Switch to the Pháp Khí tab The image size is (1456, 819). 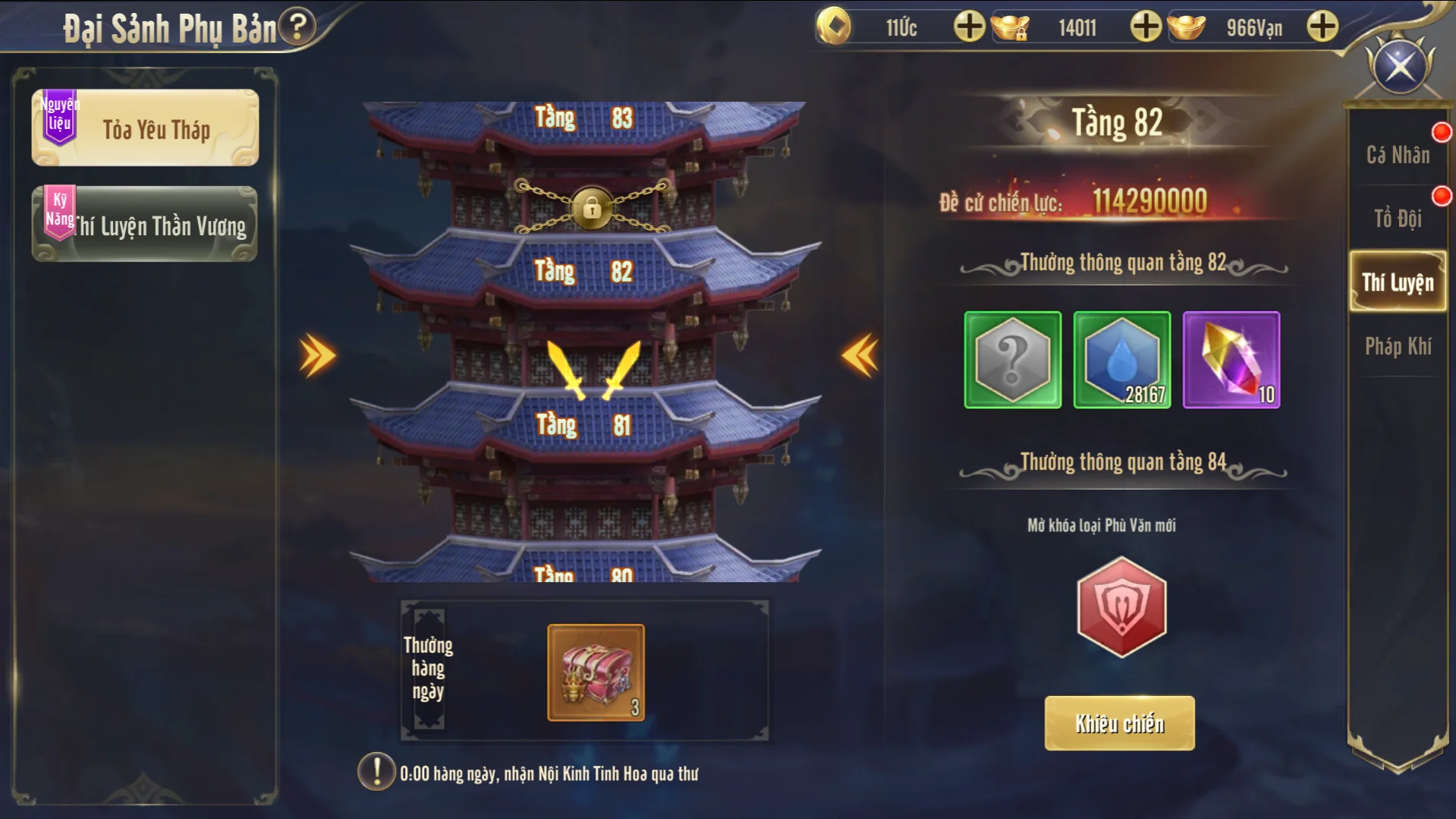click(x=1398, y=346)
